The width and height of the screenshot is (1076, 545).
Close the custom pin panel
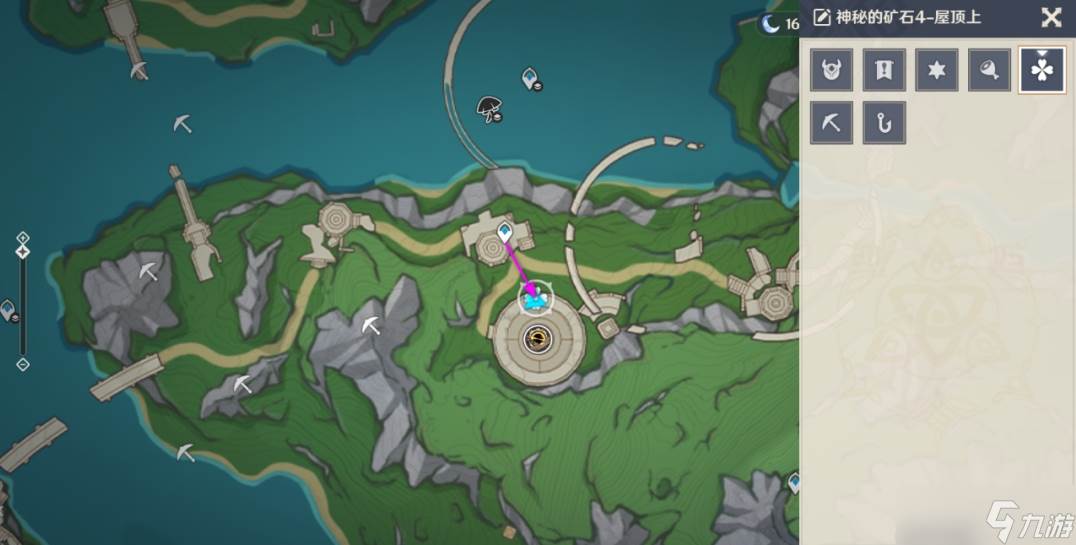pos(1051,17)
